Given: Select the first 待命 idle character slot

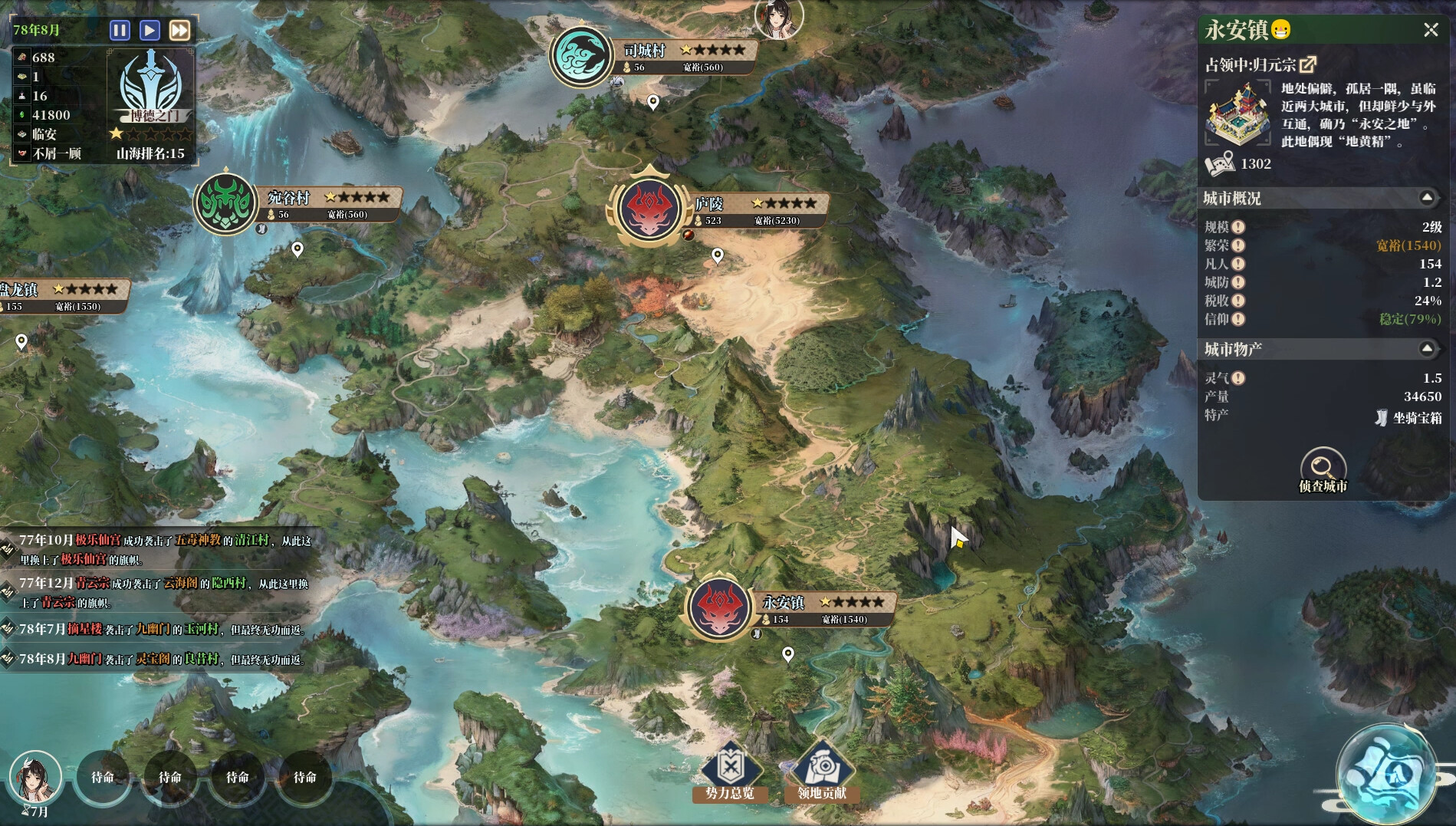Looking at the screenshot, I should (x=101, y=777).
